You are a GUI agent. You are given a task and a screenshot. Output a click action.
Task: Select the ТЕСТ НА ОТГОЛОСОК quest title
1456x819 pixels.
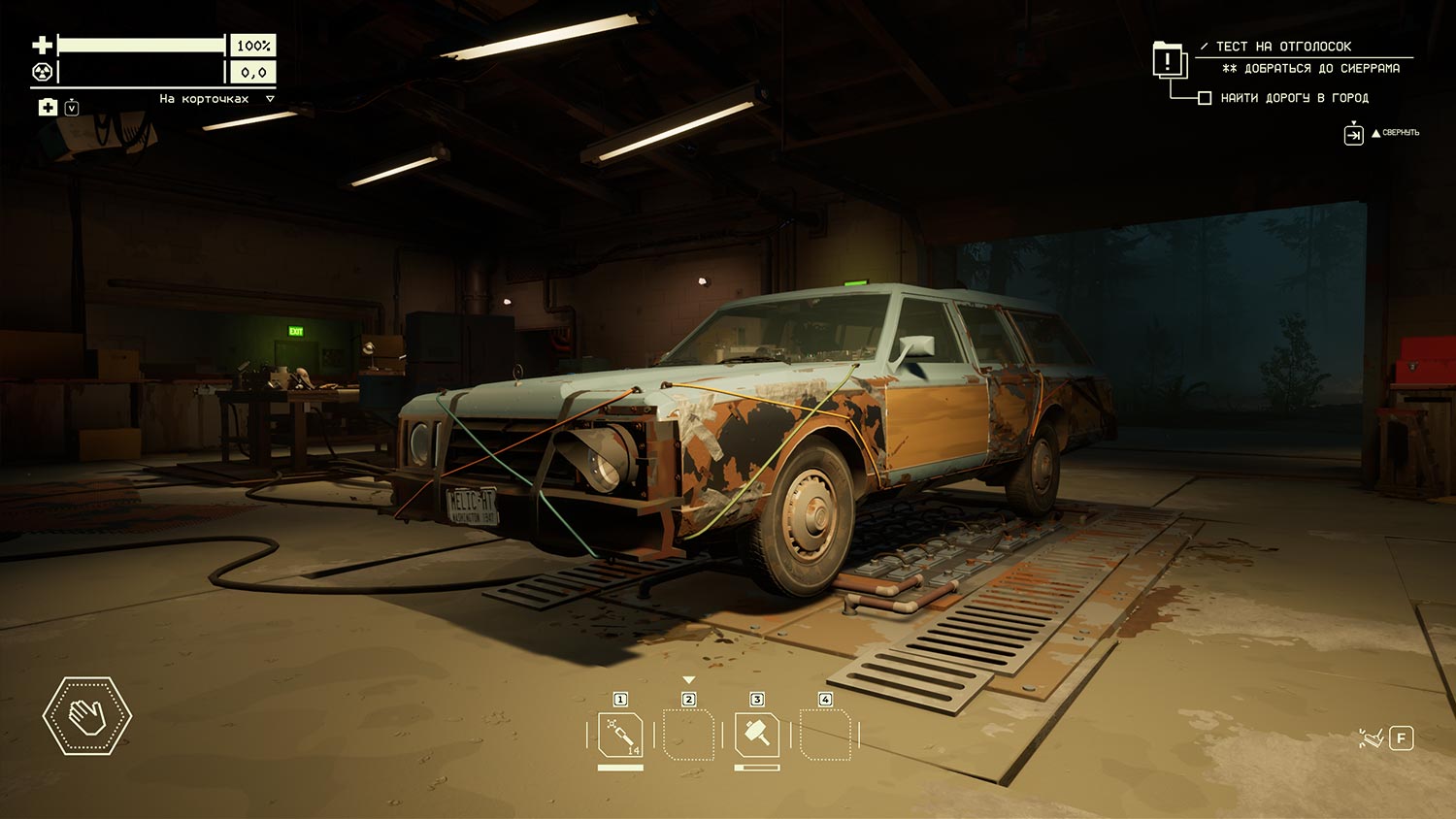(1283, 46)
